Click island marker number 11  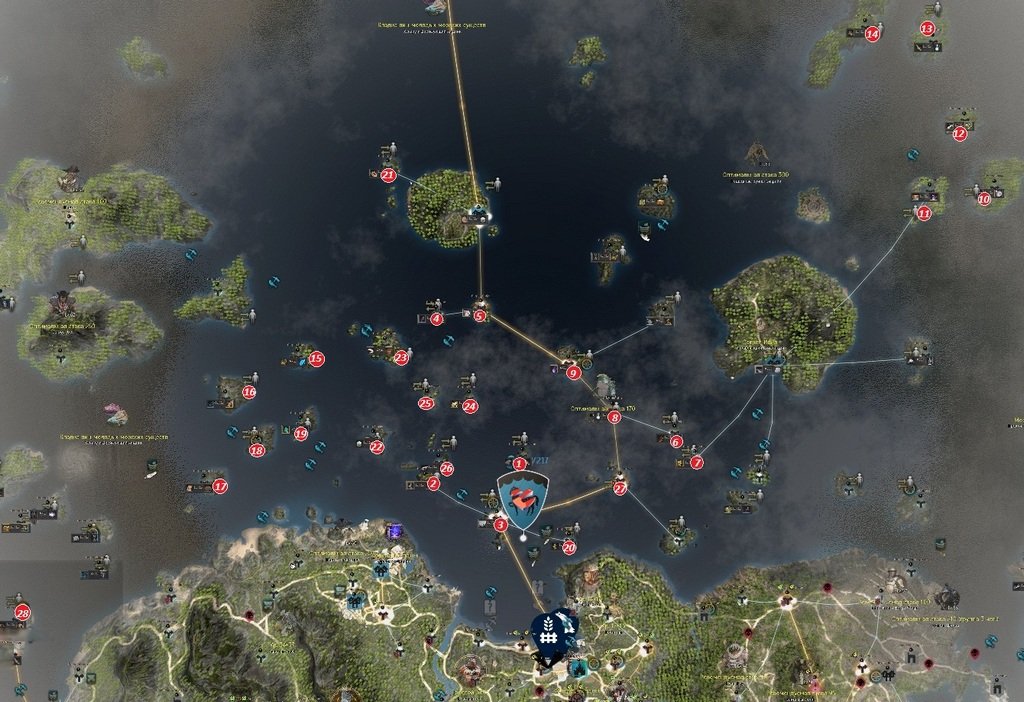[923, 213]
